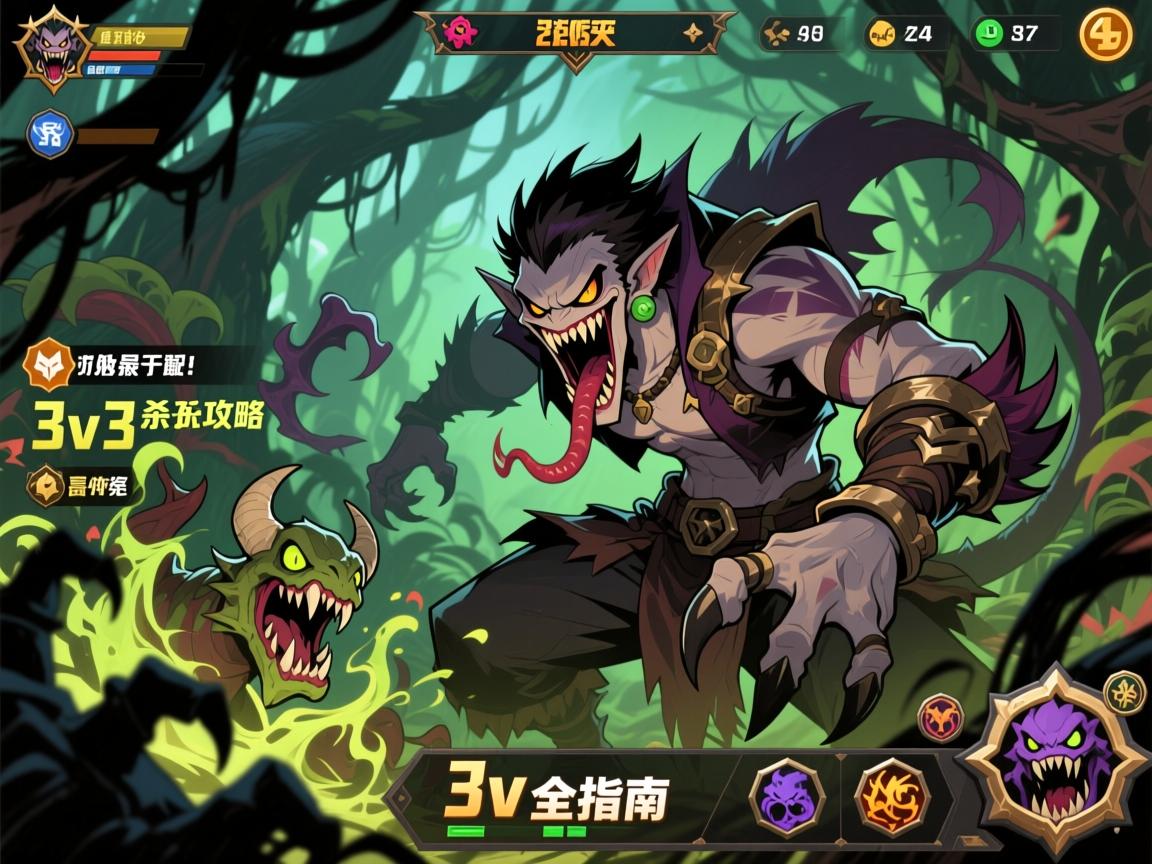Activate the orange flame ability icon
This screenshot has height=864, width=1152.
coord(892,797)
